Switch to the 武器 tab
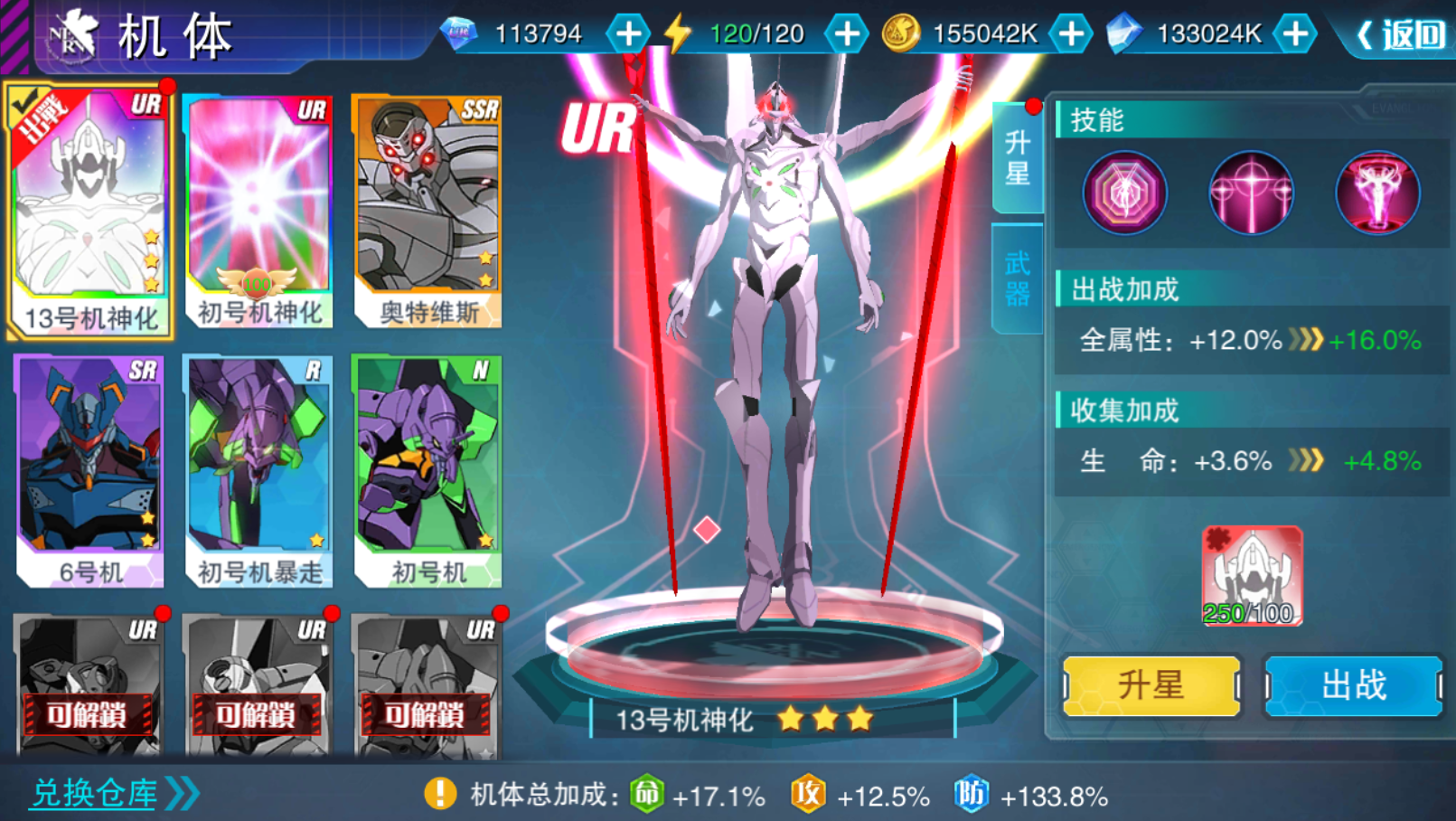Image resolution: width=1456 pixels, height=821 pixels. pyautogui.click(x=1018, y=280)
